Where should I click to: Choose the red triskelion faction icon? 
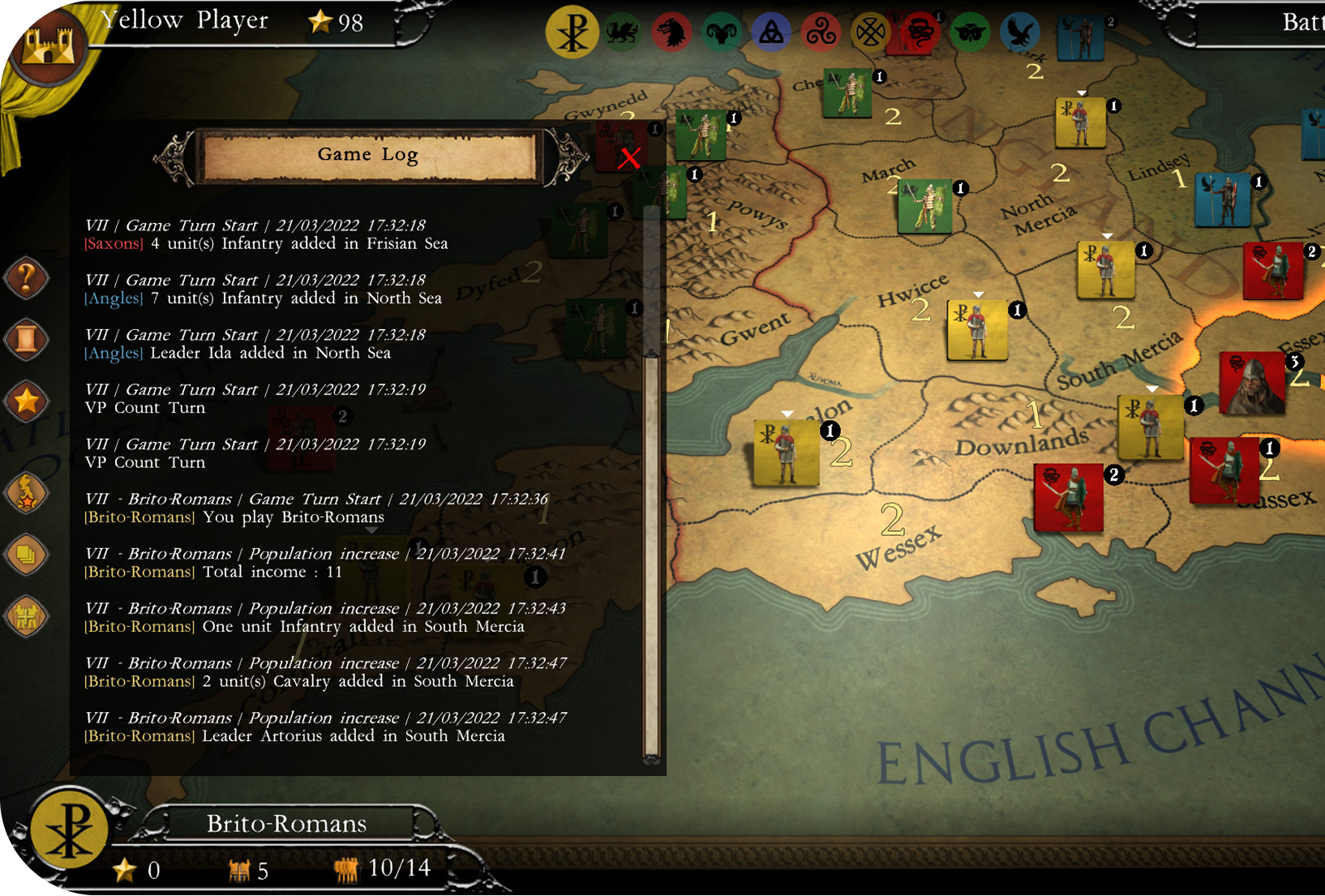tap(820, 33)
